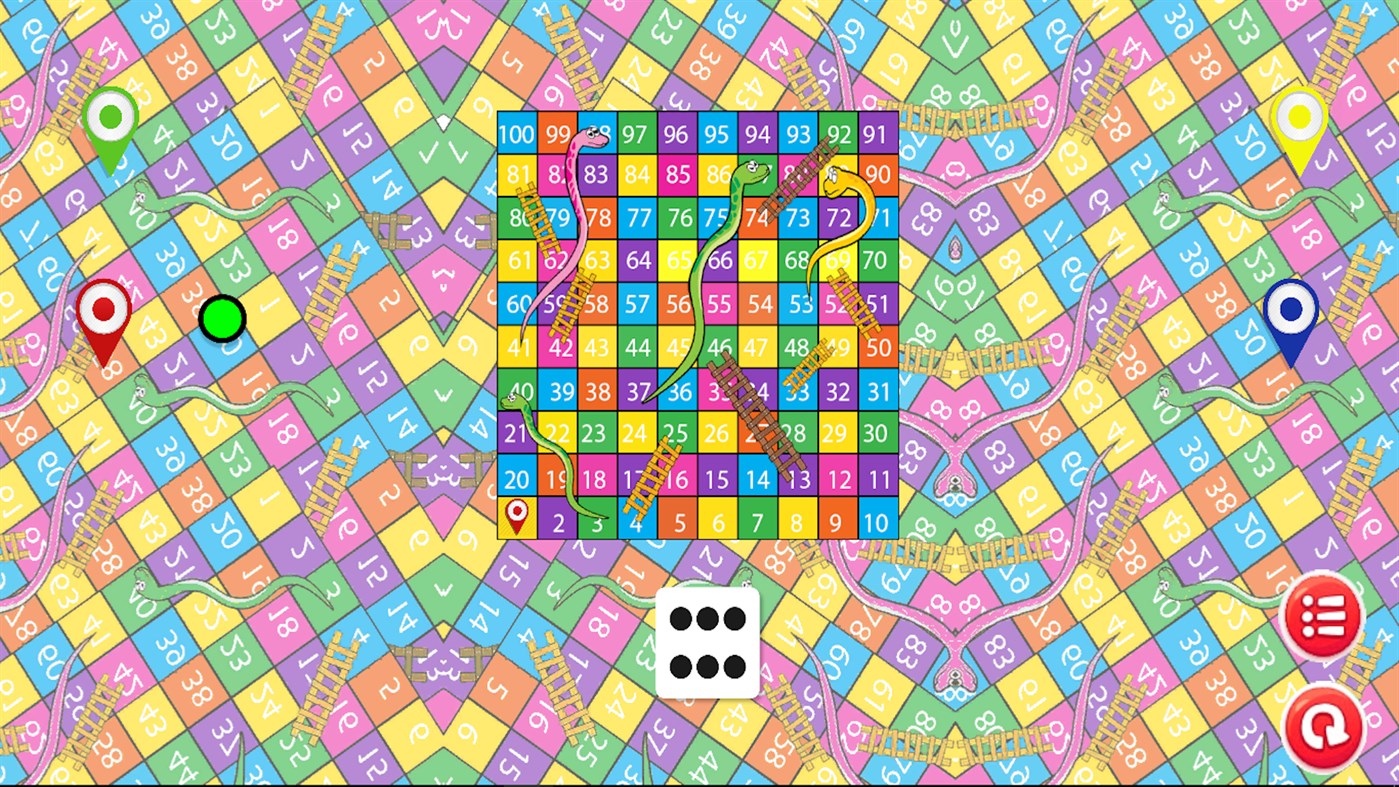
Task: Select square 100 on the board
Action: coord(517,131)
